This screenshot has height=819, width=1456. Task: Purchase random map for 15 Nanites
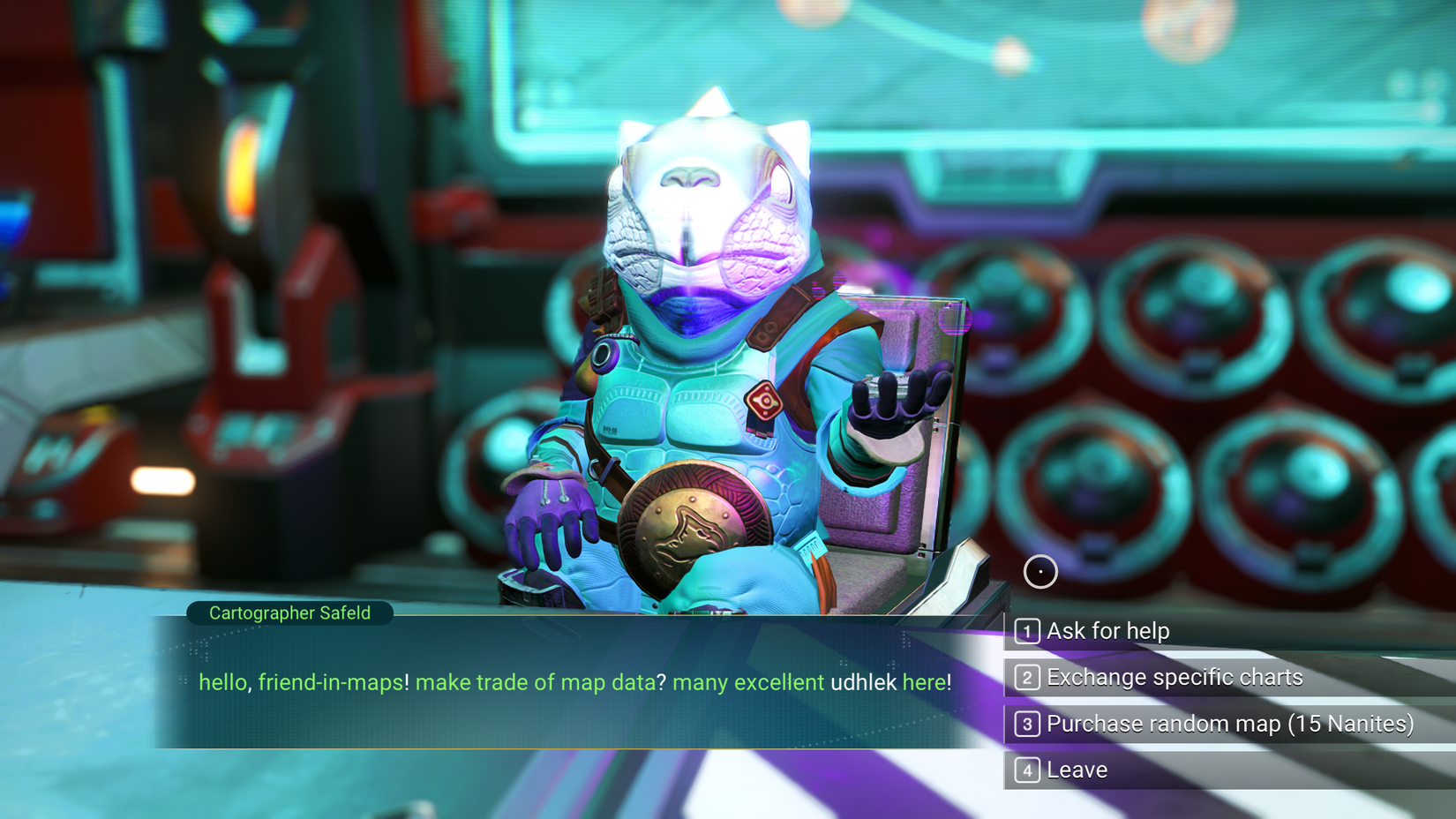click(1229, 724)
